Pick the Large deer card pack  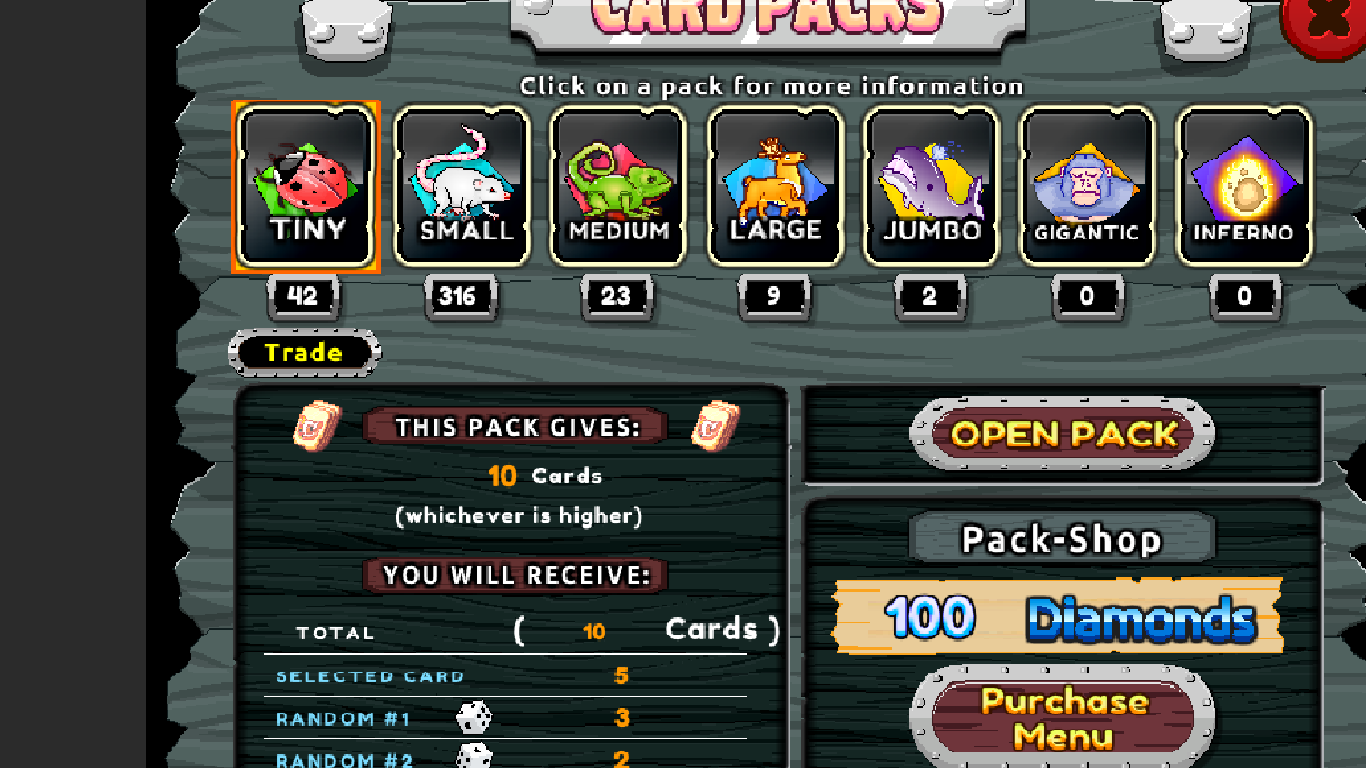[774, 186]
